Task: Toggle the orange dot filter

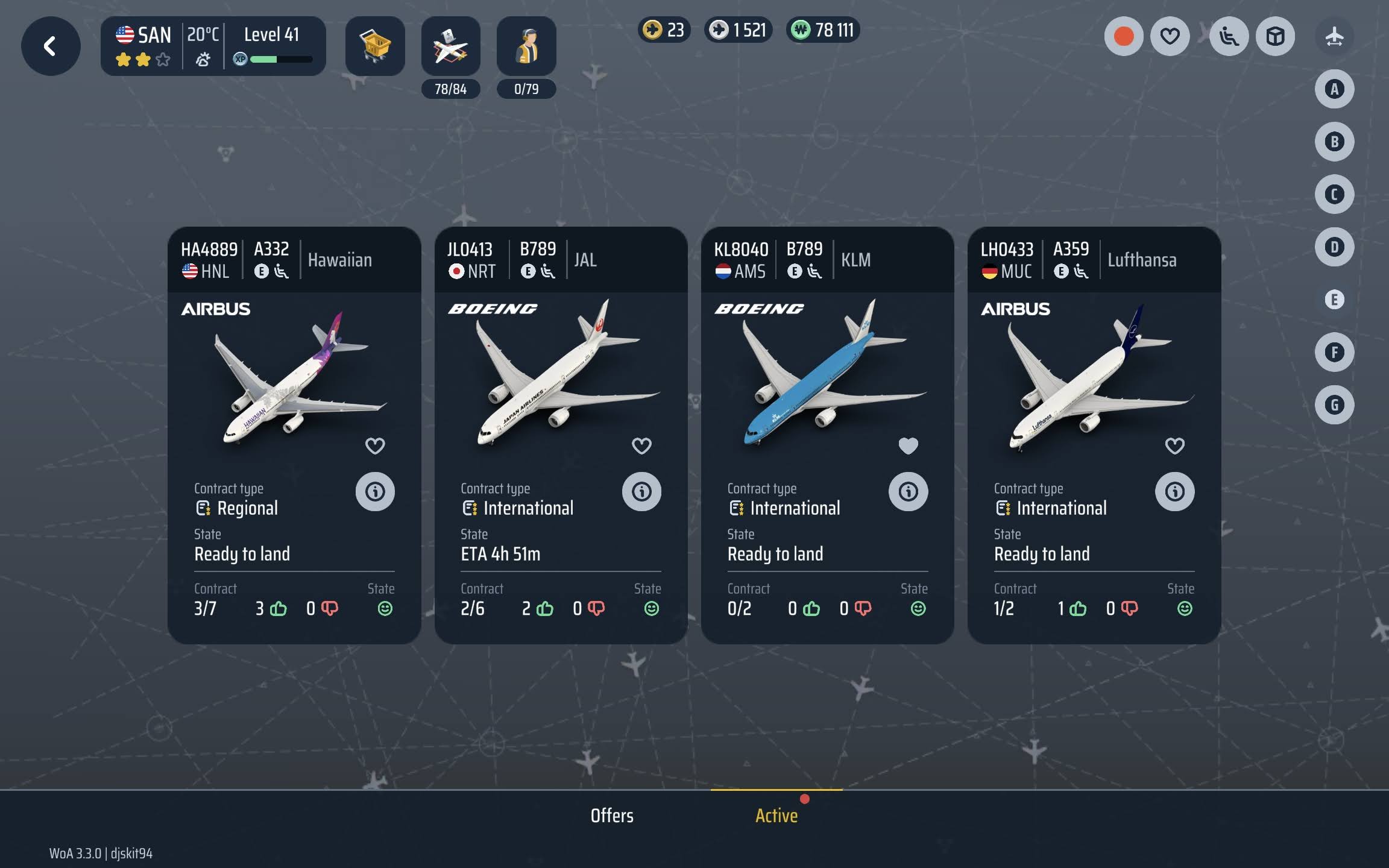Action: pos(1124,37)
